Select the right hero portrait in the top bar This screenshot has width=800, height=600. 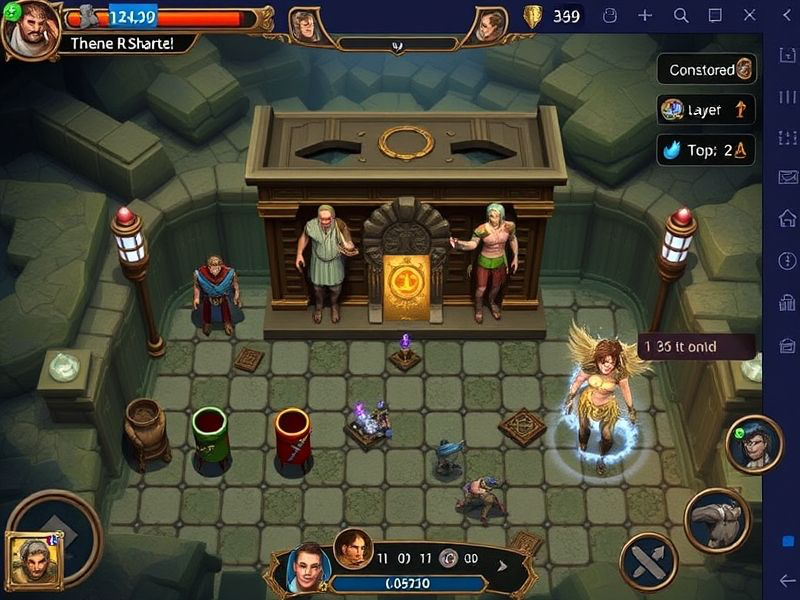(x=488, y=26)
